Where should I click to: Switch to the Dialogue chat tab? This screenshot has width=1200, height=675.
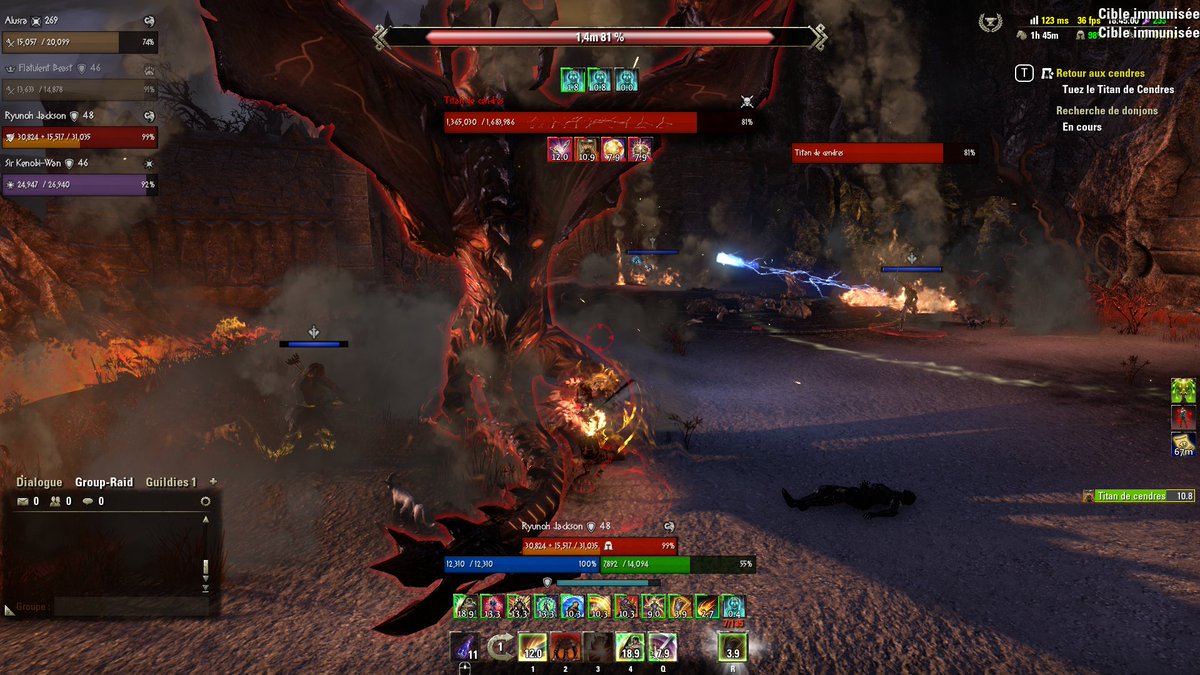pyautogui.click(x=39, y=482)
